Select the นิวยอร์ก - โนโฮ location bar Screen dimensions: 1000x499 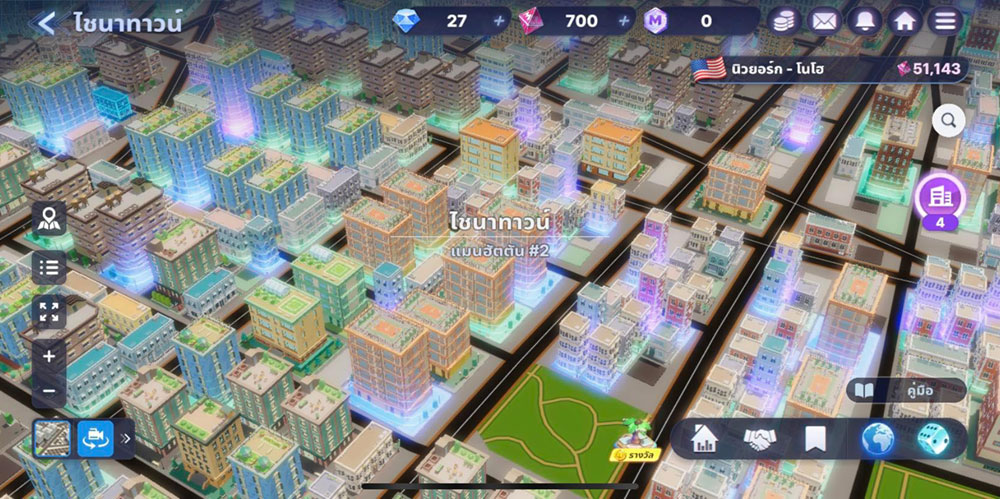pos(828,69)
